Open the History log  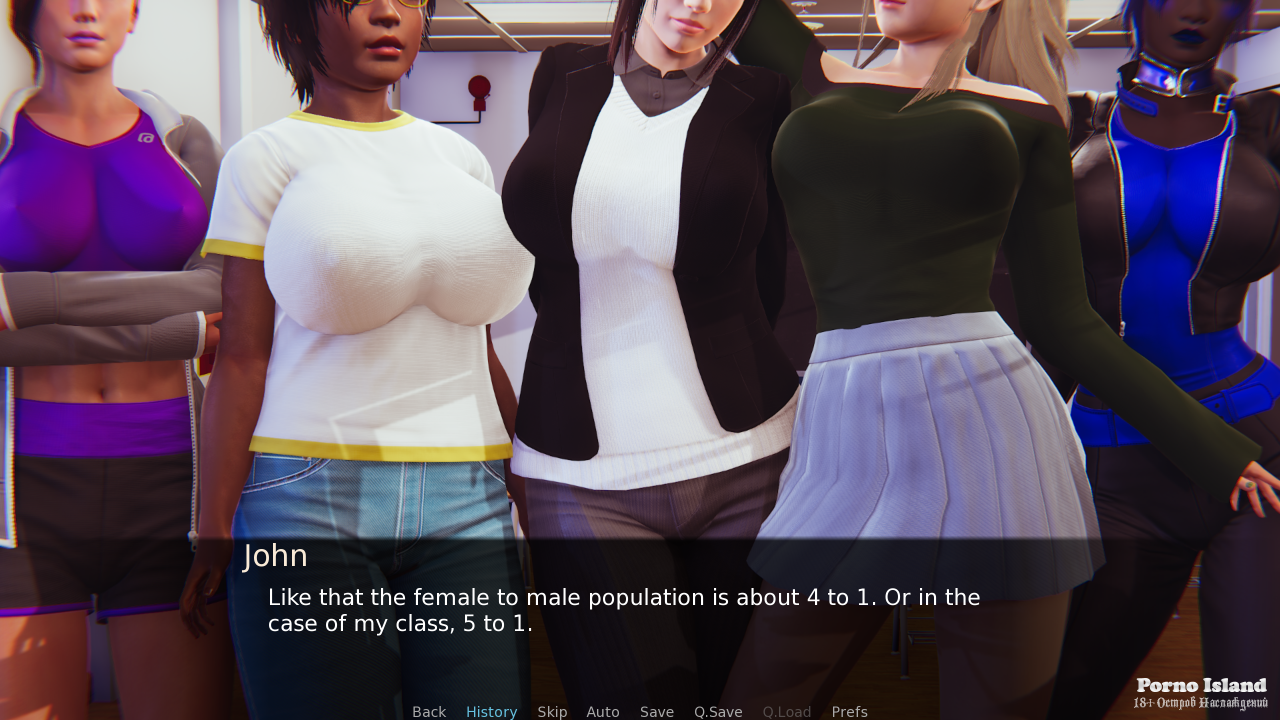(491, 712)
